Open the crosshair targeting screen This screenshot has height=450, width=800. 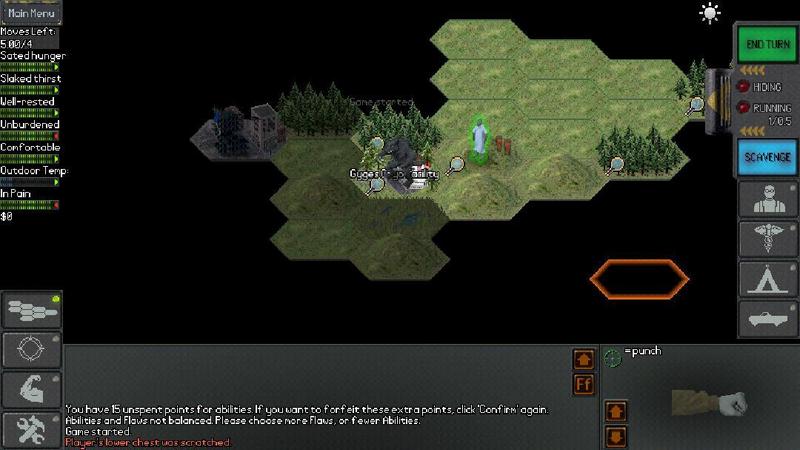coord(31,350)
